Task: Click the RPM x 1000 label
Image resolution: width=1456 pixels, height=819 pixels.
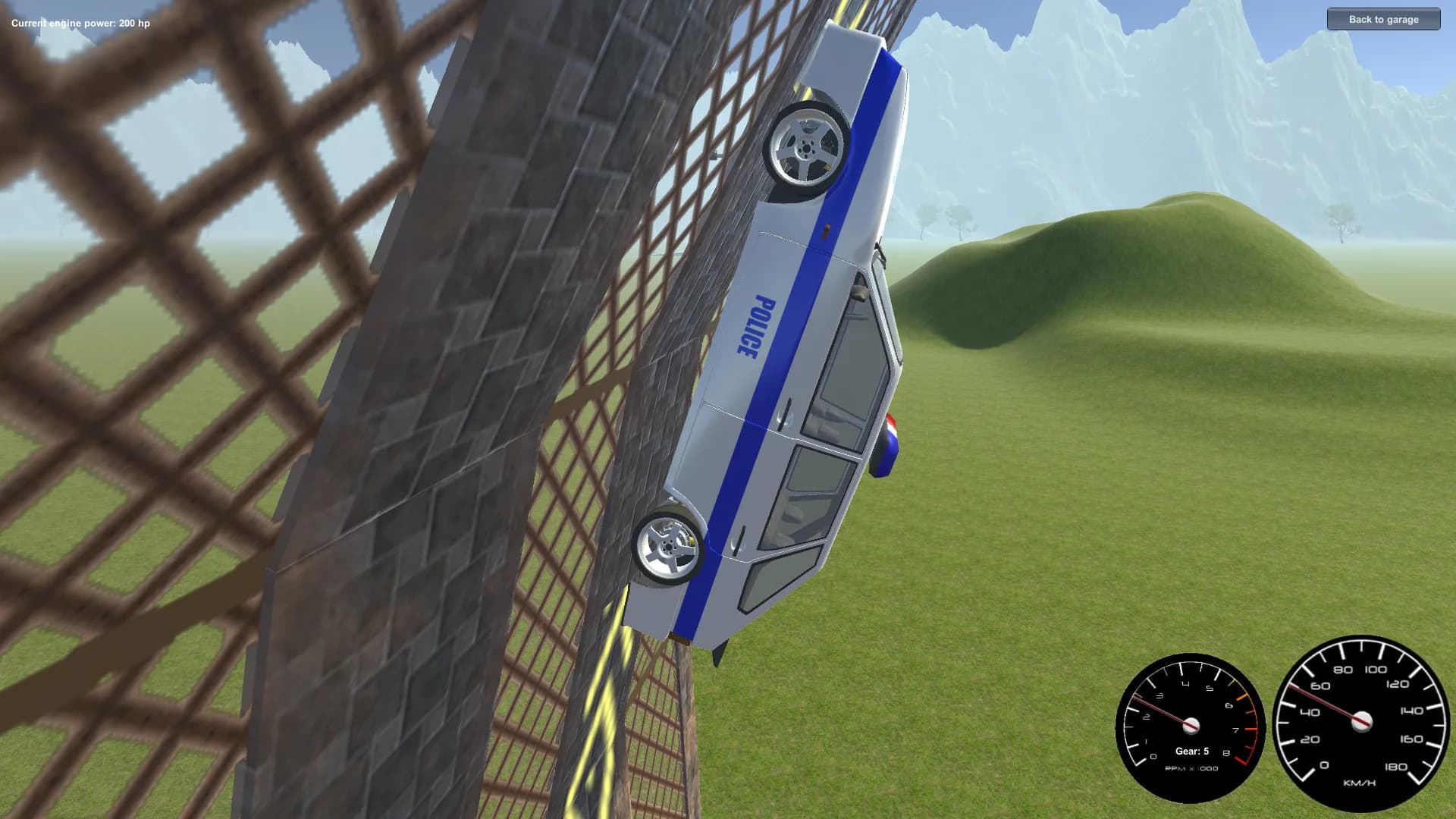Action: click(x=1191, y=767)
